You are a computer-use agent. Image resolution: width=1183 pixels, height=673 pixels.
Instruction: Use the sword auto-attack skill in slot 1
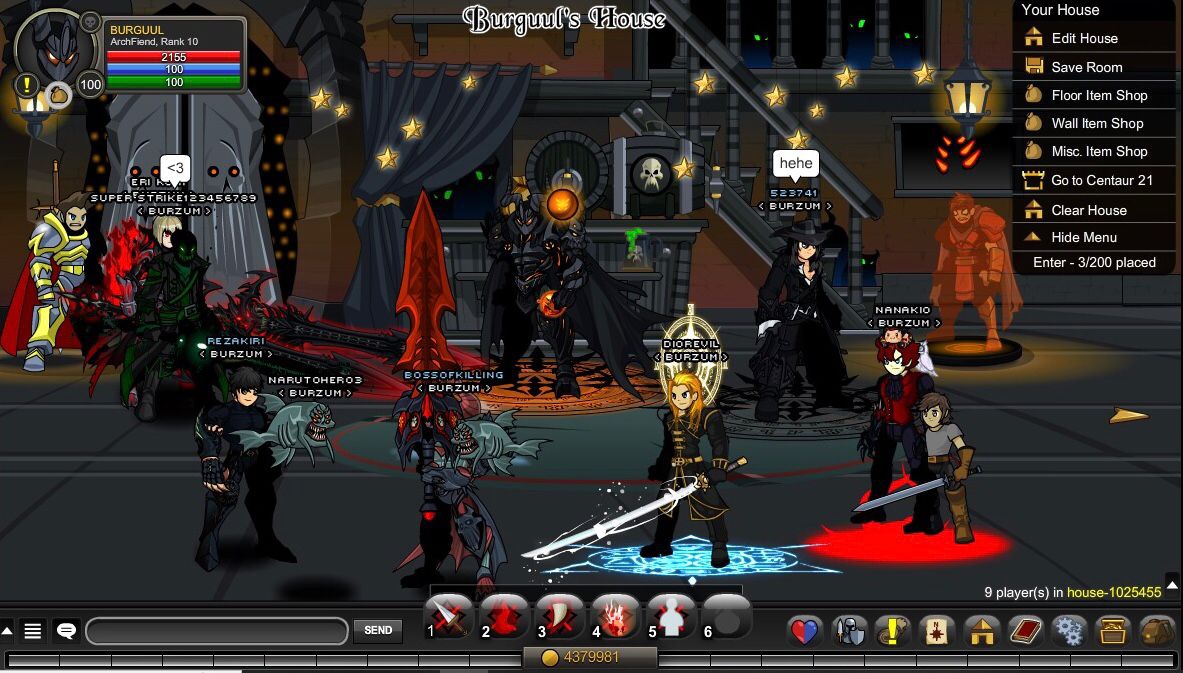click(x=449, y=619)
